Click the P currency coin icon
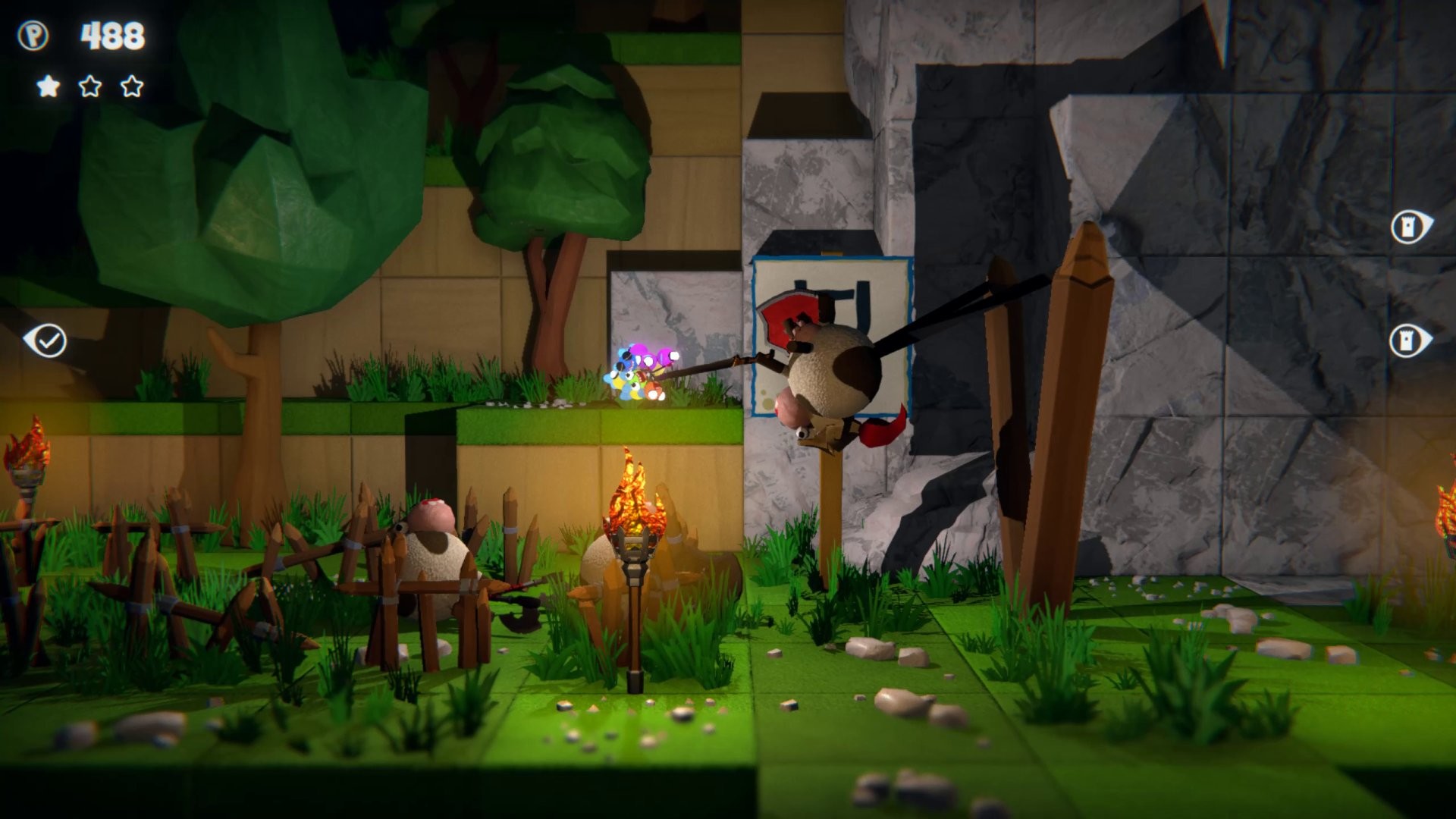The height and width of the screenshot is (819, 1456). (x=33, y=34)
